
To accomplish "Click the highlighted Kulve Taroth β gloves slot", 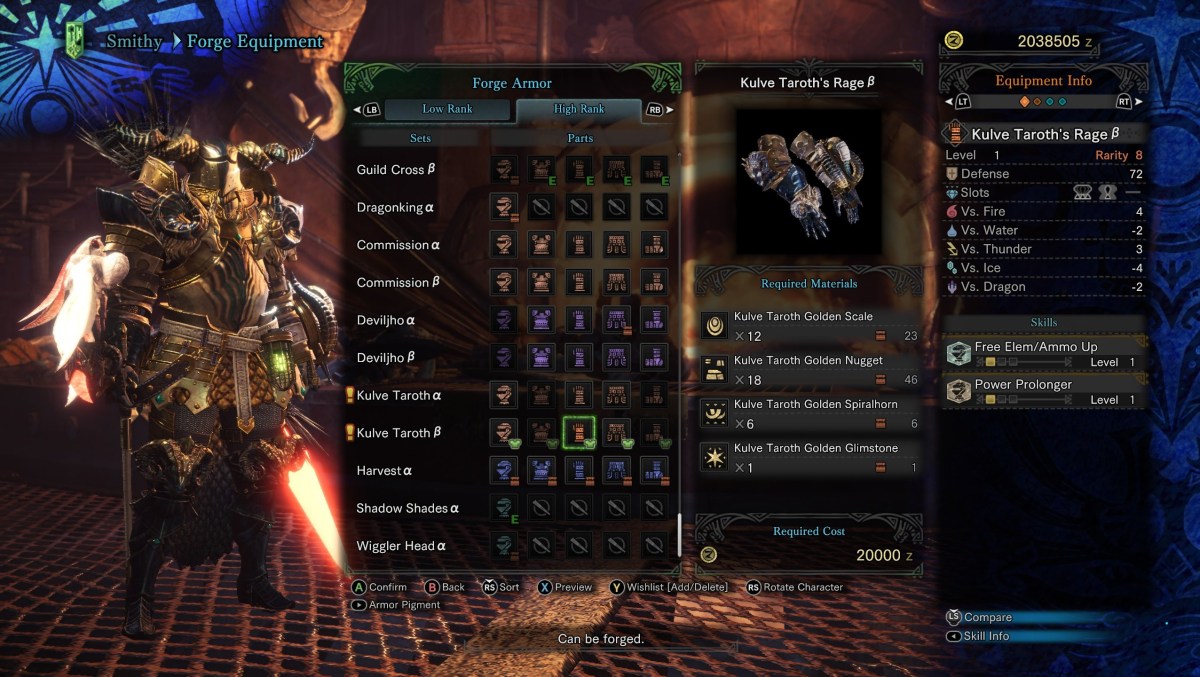I will [x=579, y=433].
